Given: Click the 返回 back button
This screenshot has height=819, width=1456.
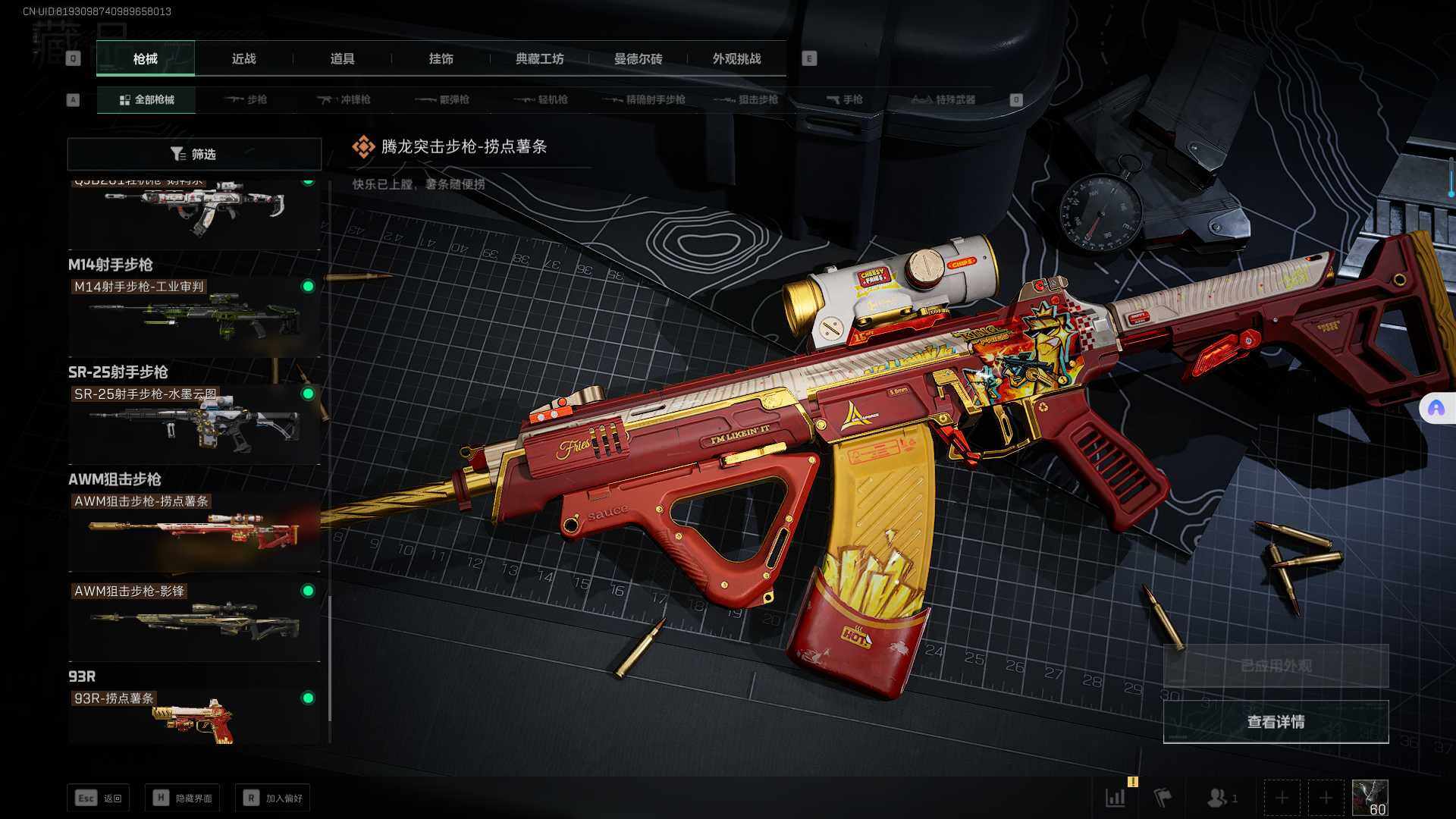Looking at the screenshot, I should (99, 798).
